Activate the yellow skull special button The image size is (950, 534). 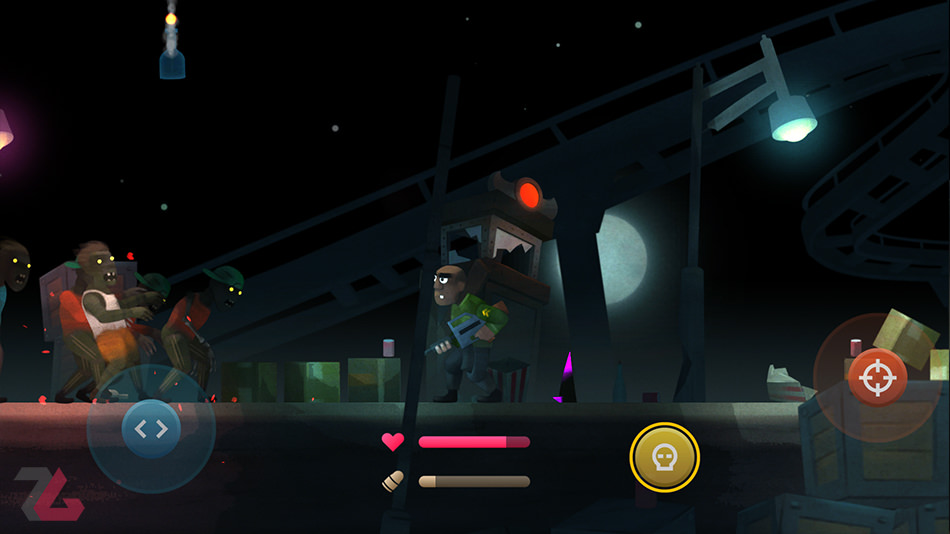[x=664, y=458]
